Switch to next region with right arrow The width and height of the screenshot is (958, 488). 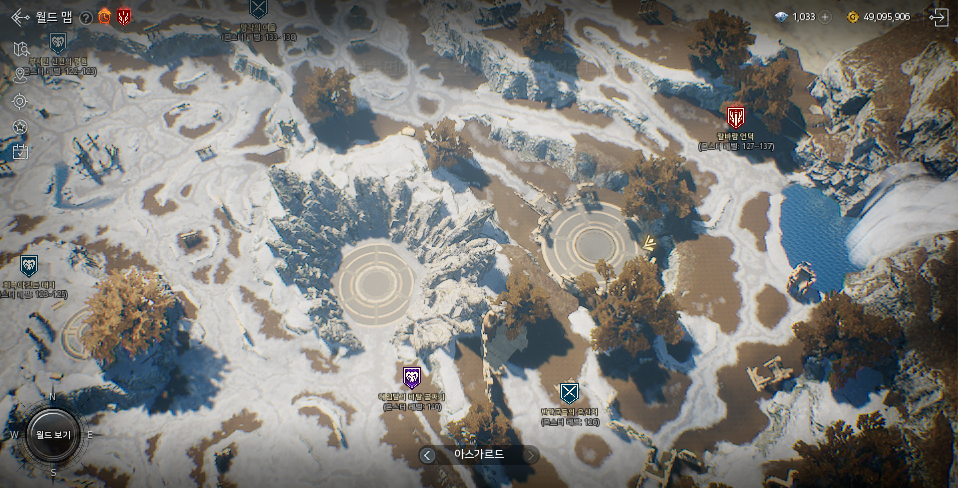(x=531, y=455)
